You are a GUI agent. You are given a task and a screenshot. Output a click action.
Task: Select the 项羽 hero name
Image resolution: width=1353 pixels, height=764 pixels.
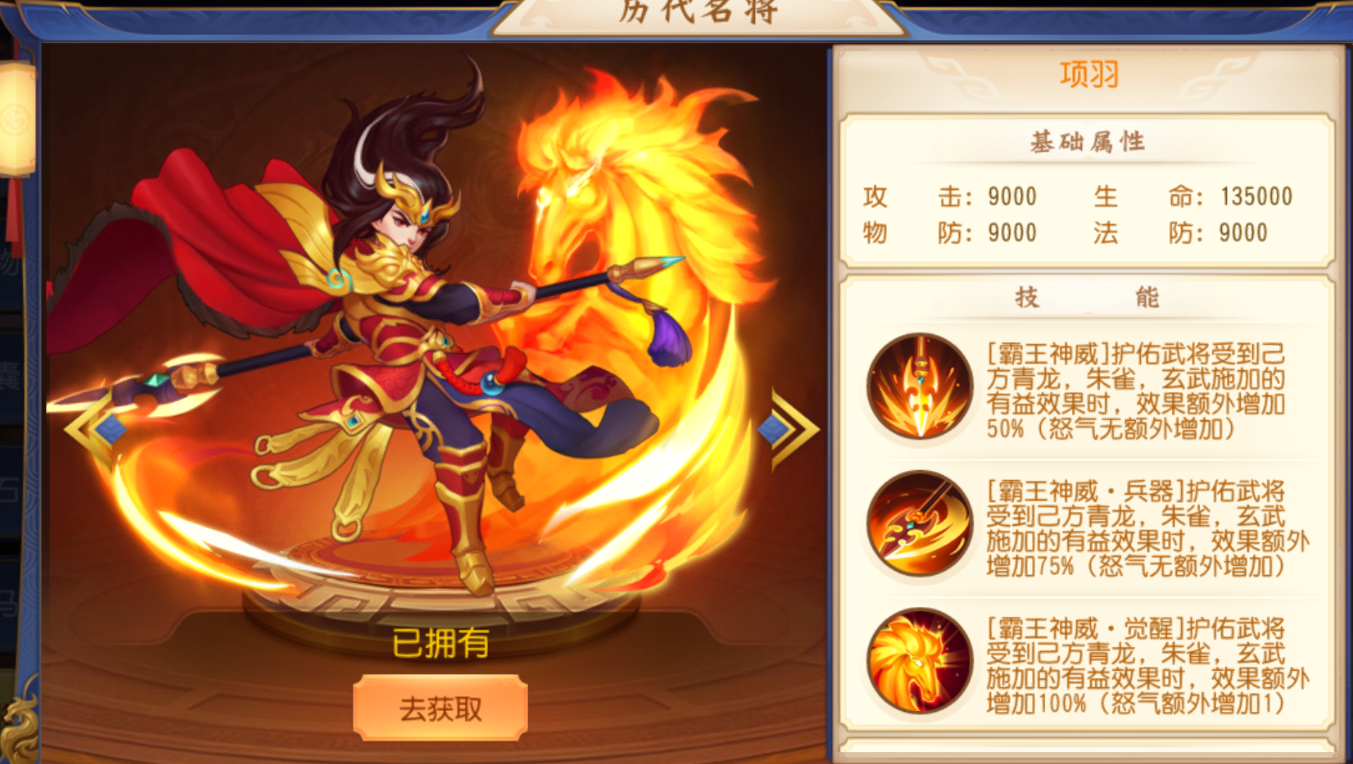pyautogui.click(x=1090, y=74)
